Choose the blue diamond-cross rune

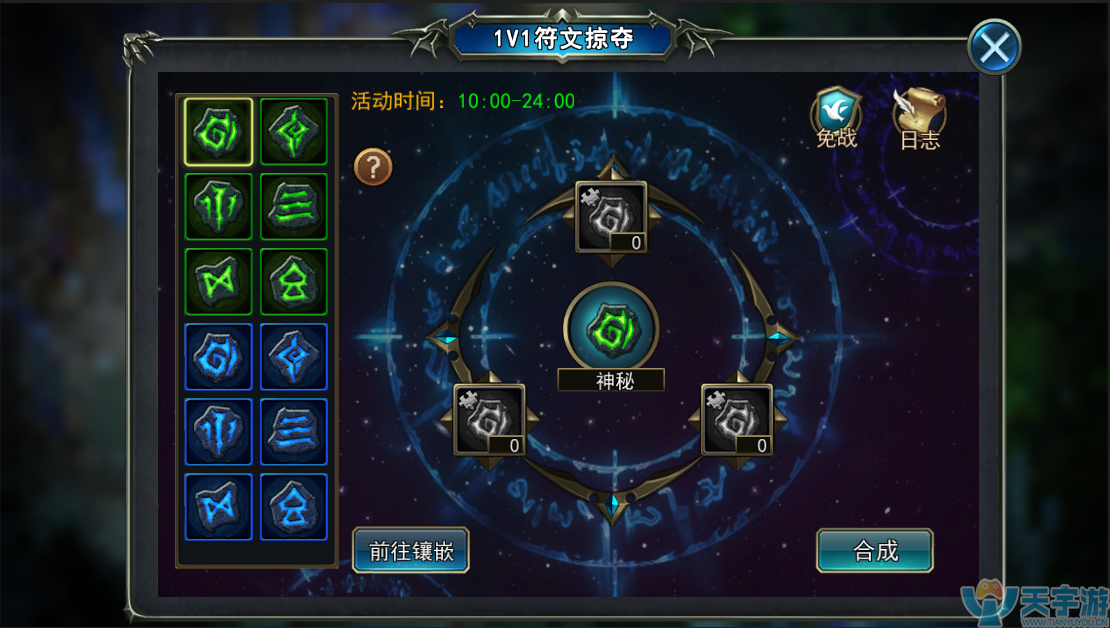pos(294,356)
